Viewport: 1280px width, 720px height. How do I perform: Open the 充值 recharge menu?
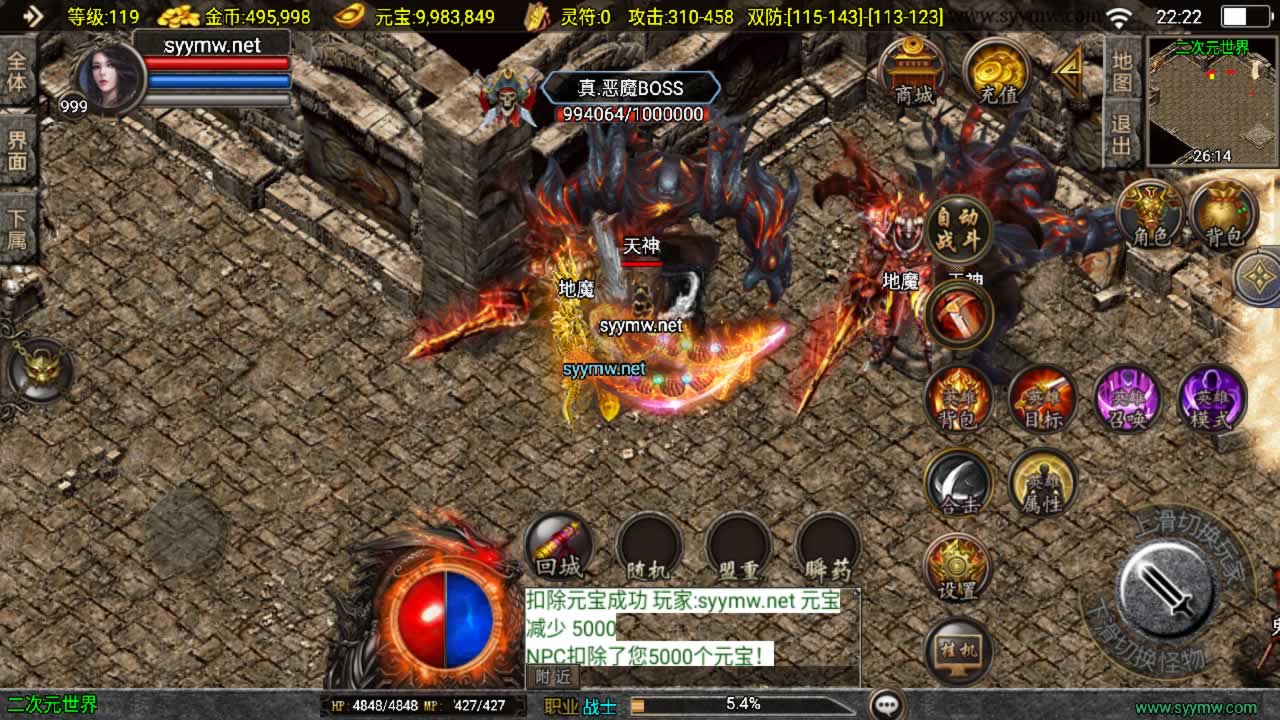[x=997, y=72]
